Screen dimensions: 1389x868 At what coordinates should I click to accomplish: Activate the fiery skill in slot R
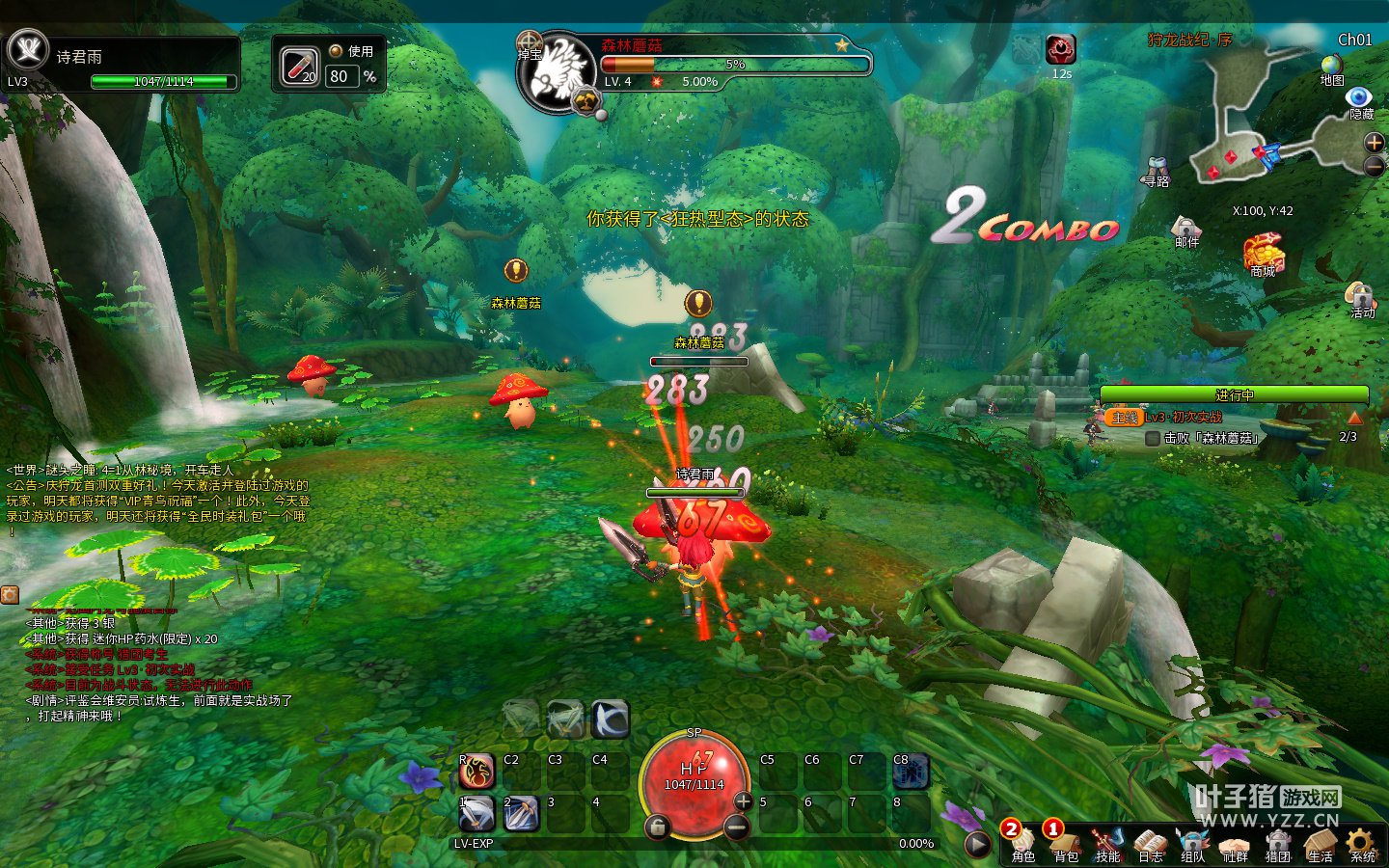(477, 772)
